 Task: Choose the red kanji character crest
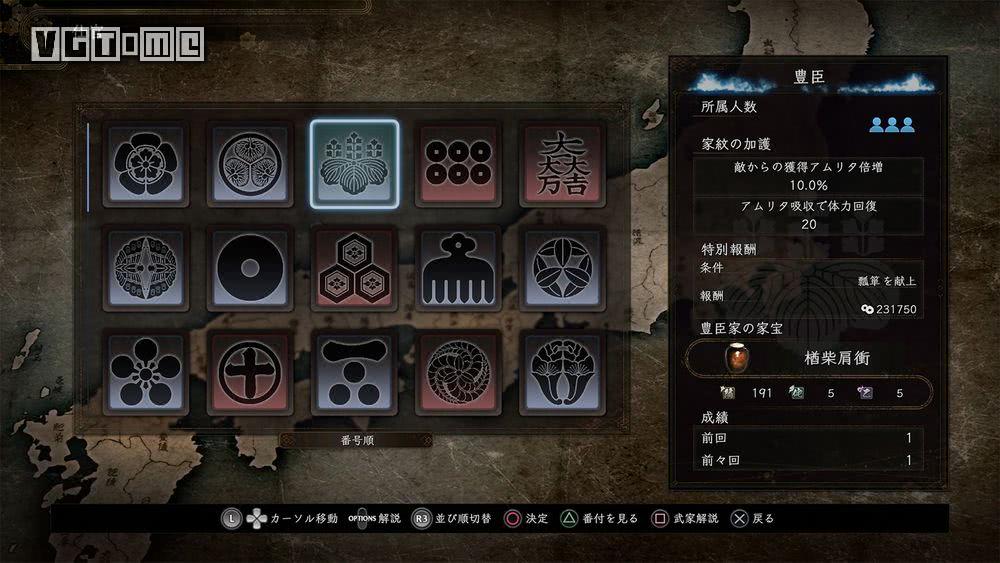[562, 164]
